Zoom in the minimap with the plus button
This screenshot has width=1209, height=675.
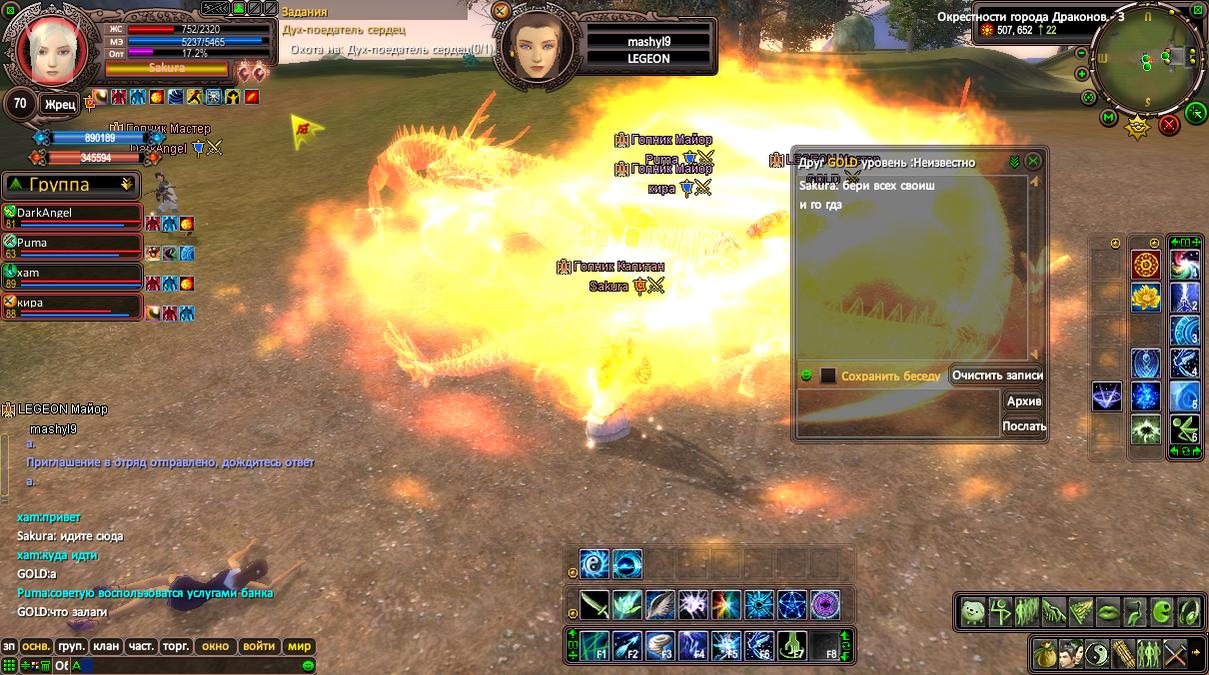click(1082, 74)
